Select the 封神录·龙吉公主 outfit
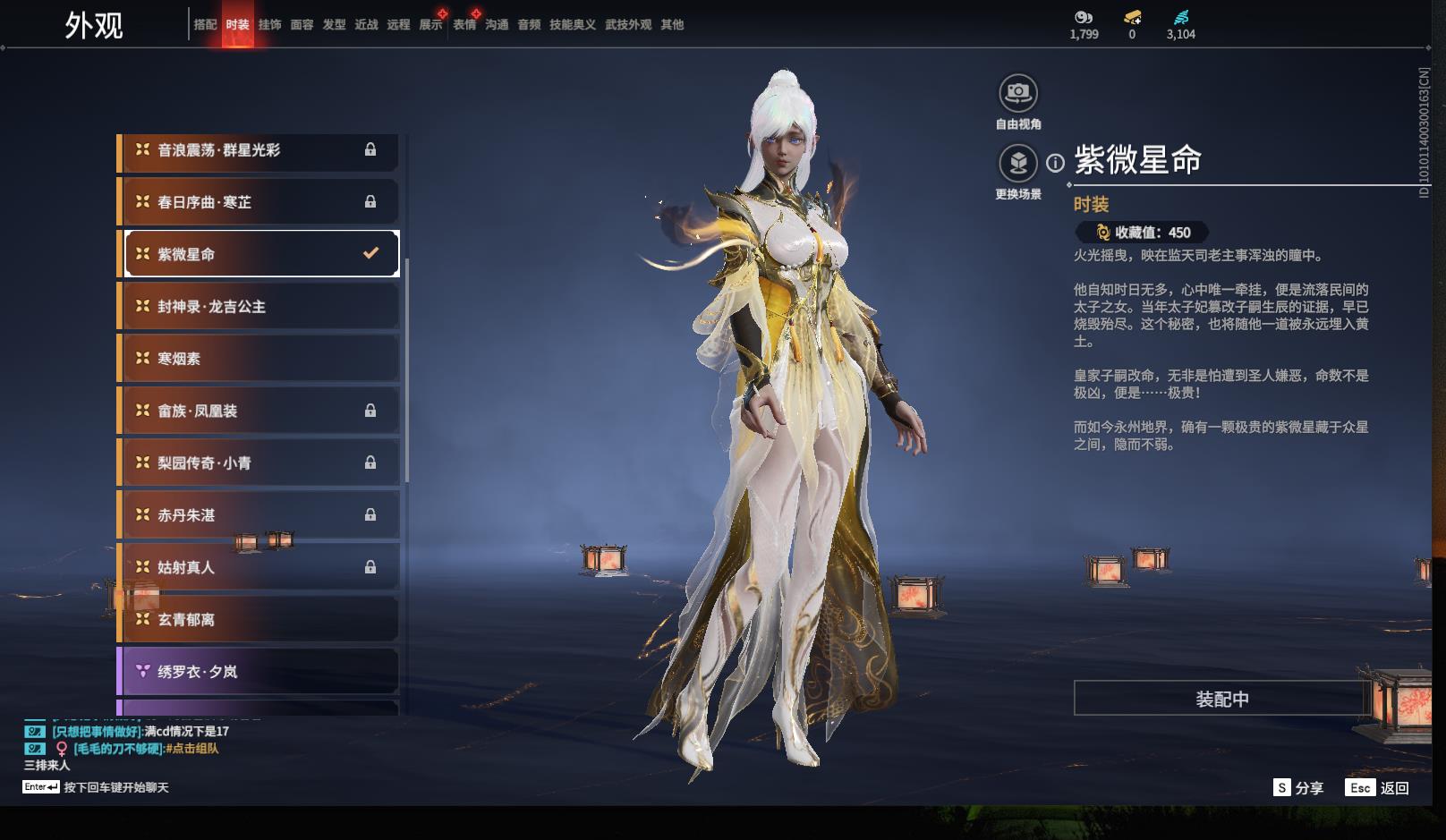This screenshot has width=1446, height=840. (x=259, y=307)
